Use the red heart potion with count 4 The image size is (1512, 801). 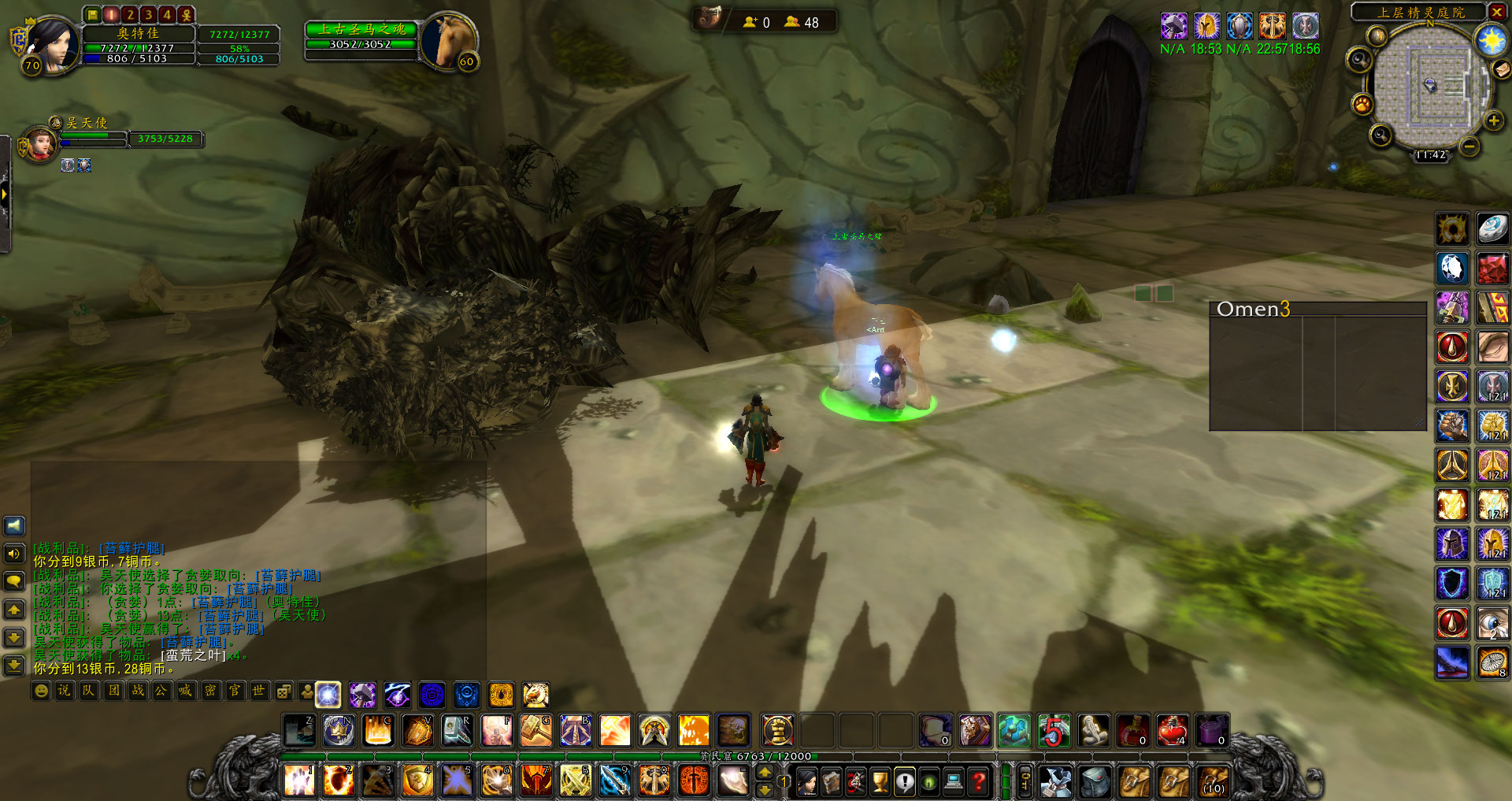coord(1172,731)
